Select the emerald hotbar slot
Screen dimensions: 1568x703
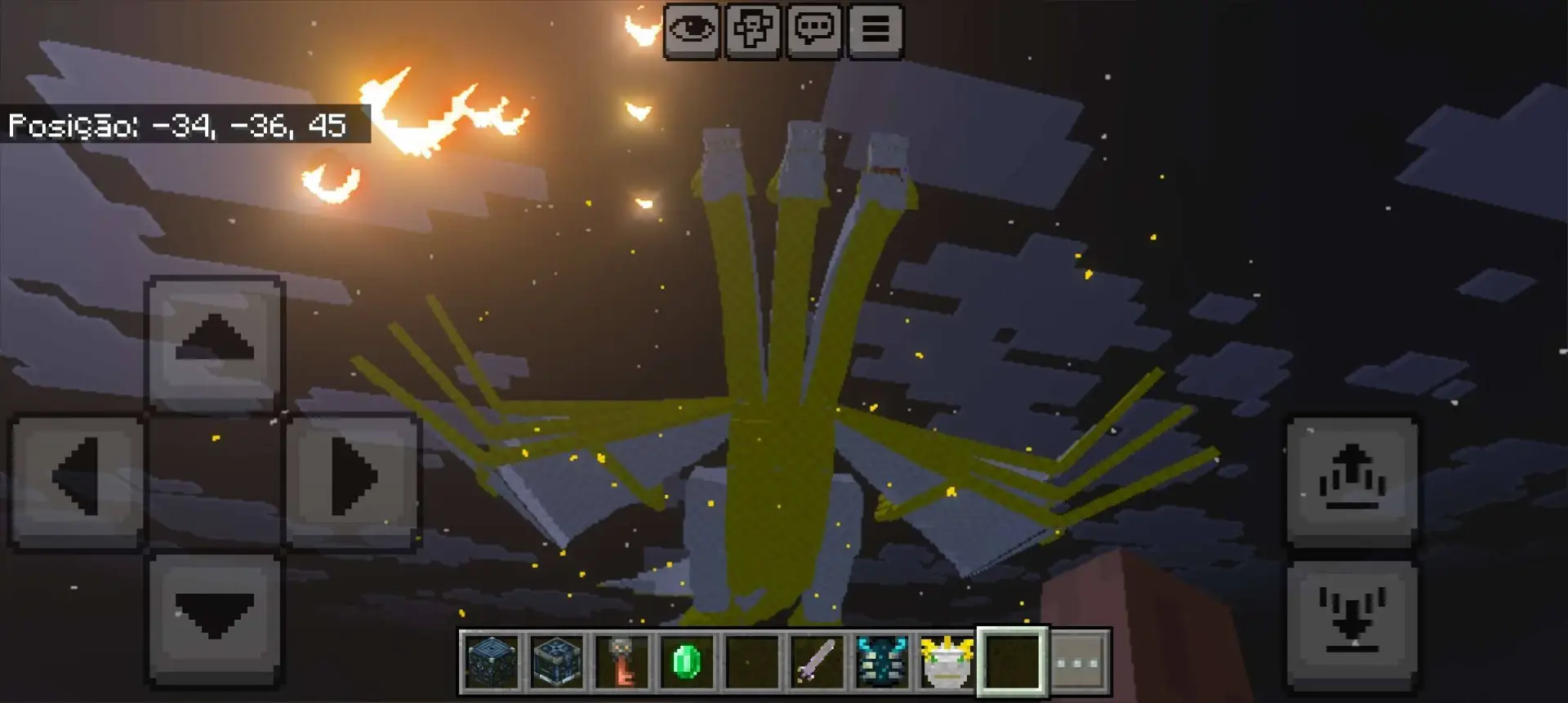(x=686, y=662)
